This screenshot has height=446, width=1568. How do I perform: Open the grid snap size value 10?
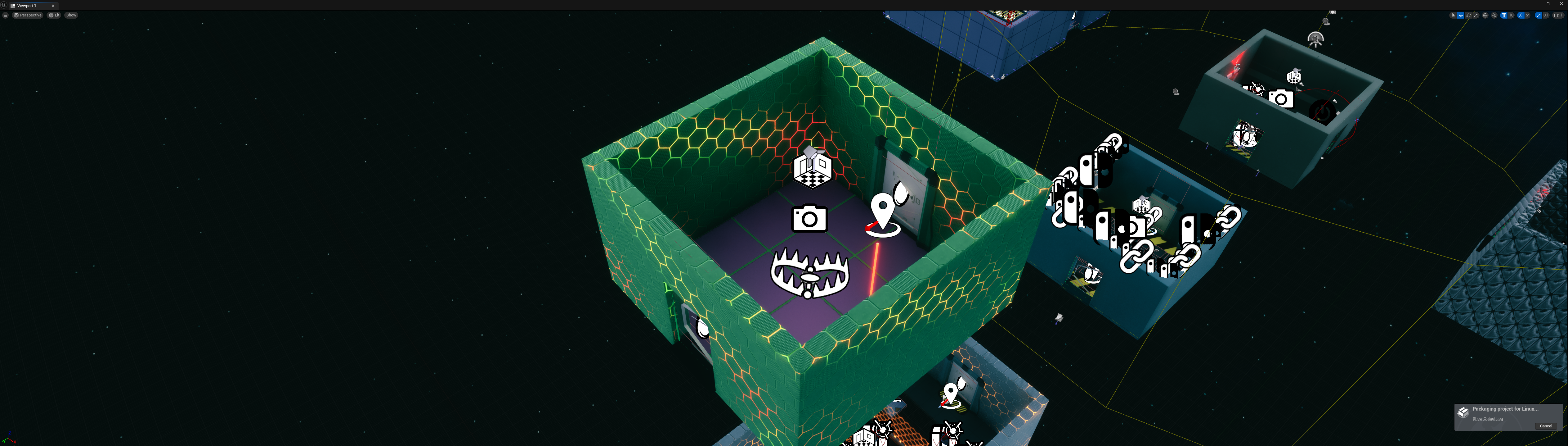point(1512,15)
